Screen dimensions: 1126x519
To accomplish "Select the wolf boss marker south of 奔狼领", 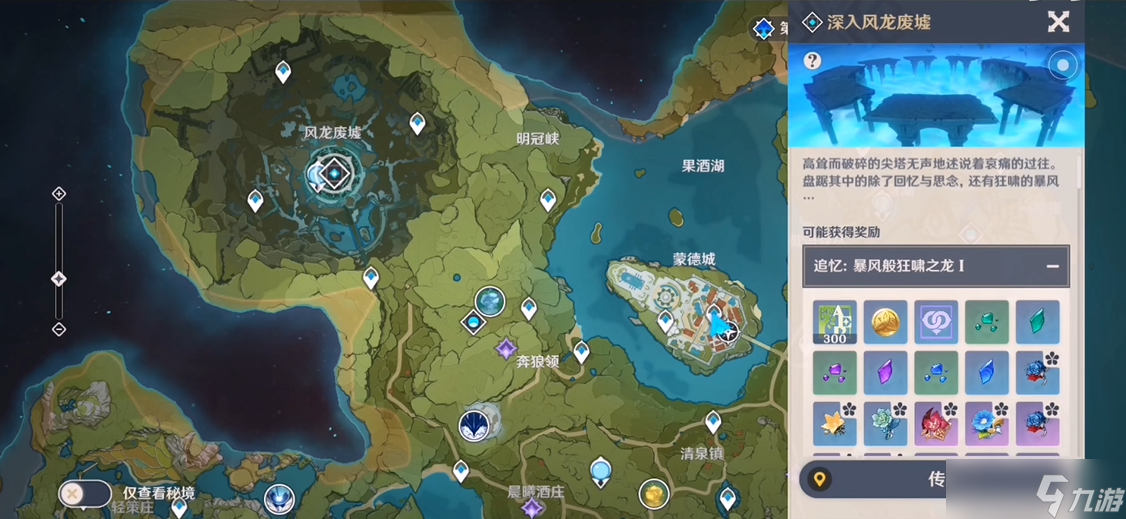I will [x=474, y=424].
